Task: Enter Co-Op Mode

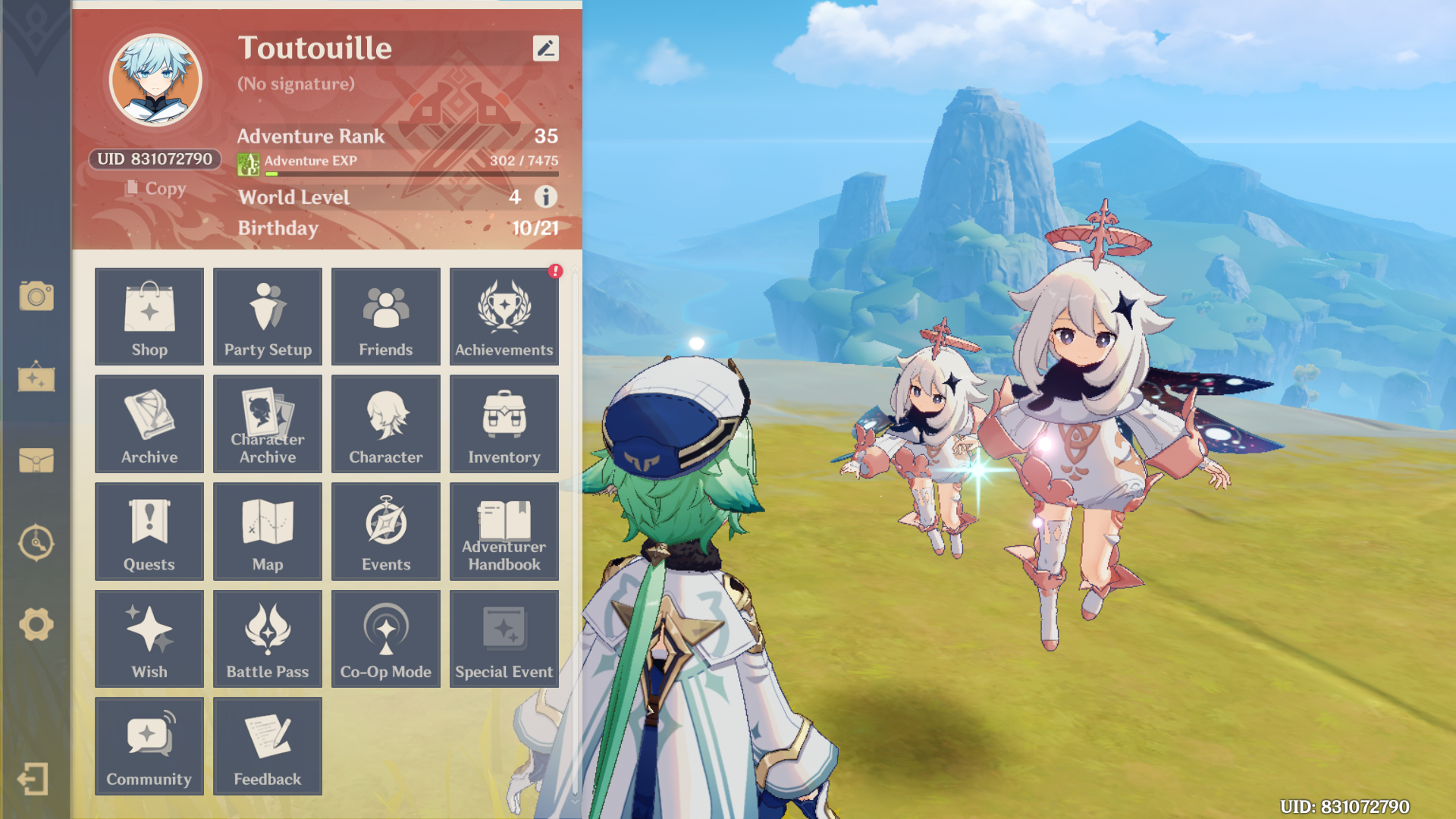Action: click(385, 639)
